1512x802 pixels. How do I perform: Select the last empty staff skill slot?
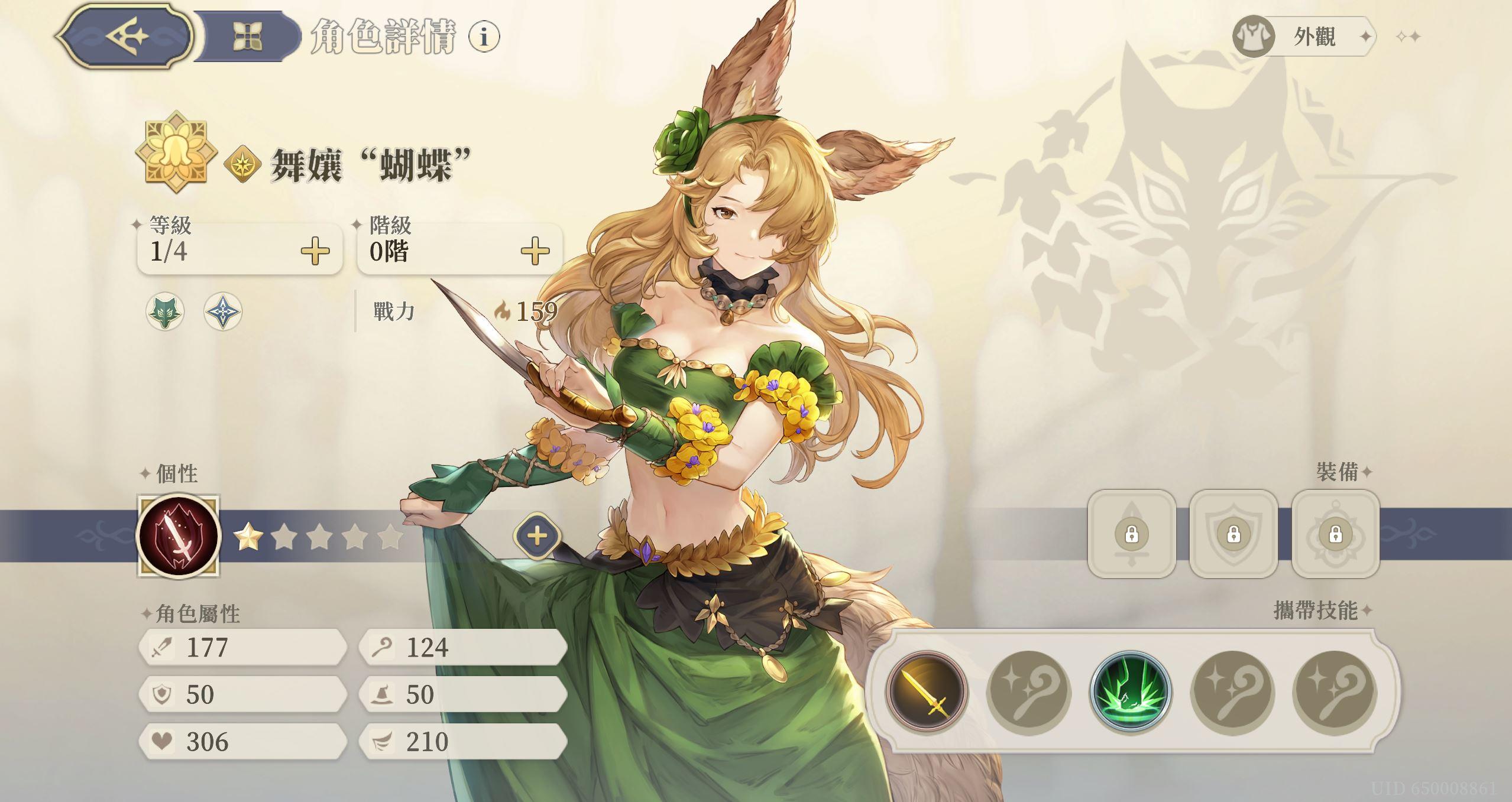point(1335,693)
